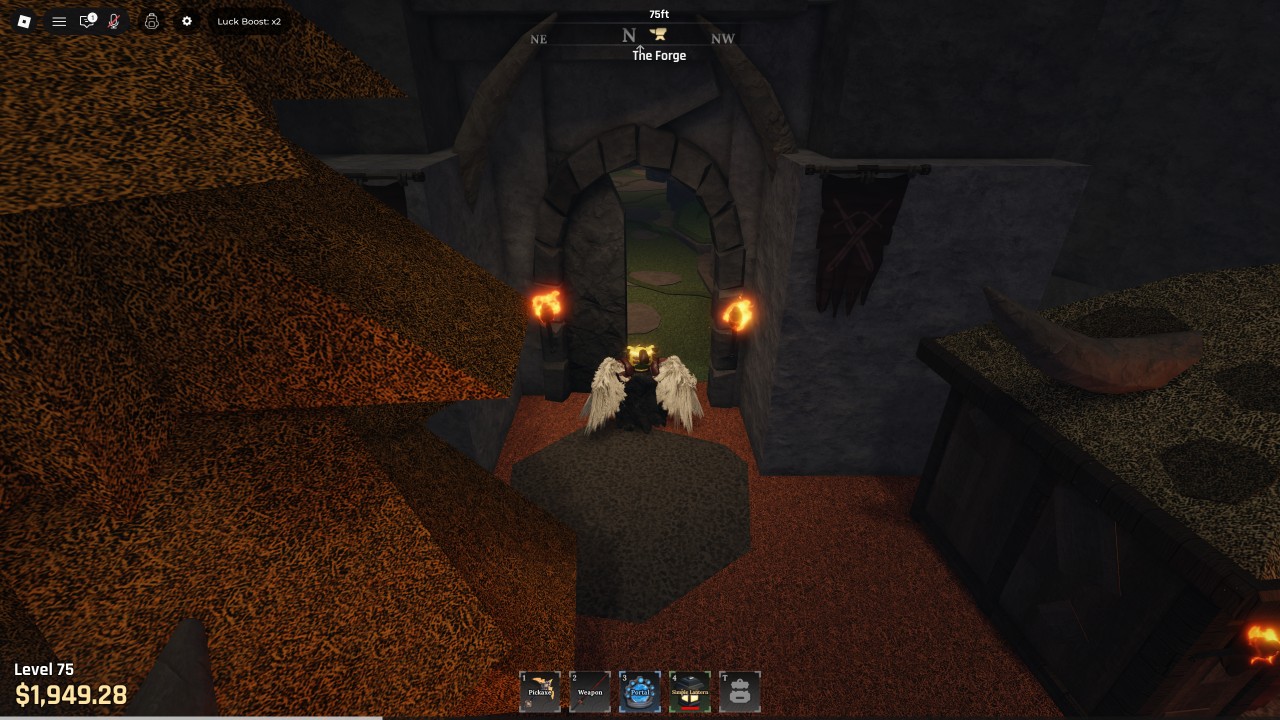This screenshot has width=1280, height=720.
Task: Equip the Simple Lantern slot
Action: pyautogui.click(x=690, y=691)
